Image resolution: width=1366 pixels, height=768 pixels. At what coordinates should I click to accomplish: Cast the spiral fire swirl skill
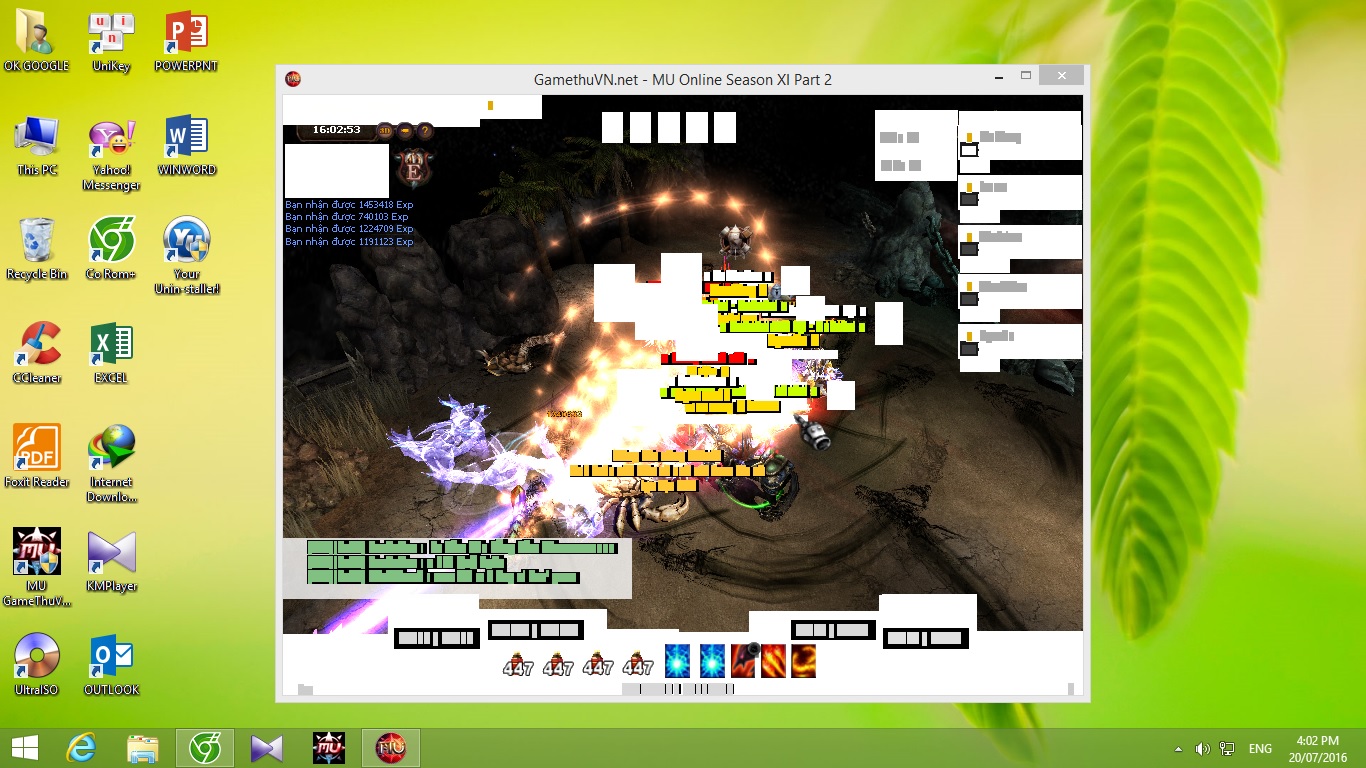click(803, 660)
